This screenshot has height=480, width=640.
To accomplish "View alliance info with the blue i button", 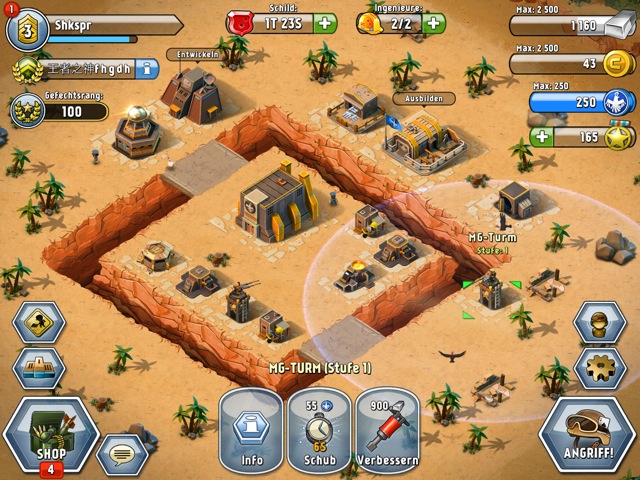I will tap(147, 69).
